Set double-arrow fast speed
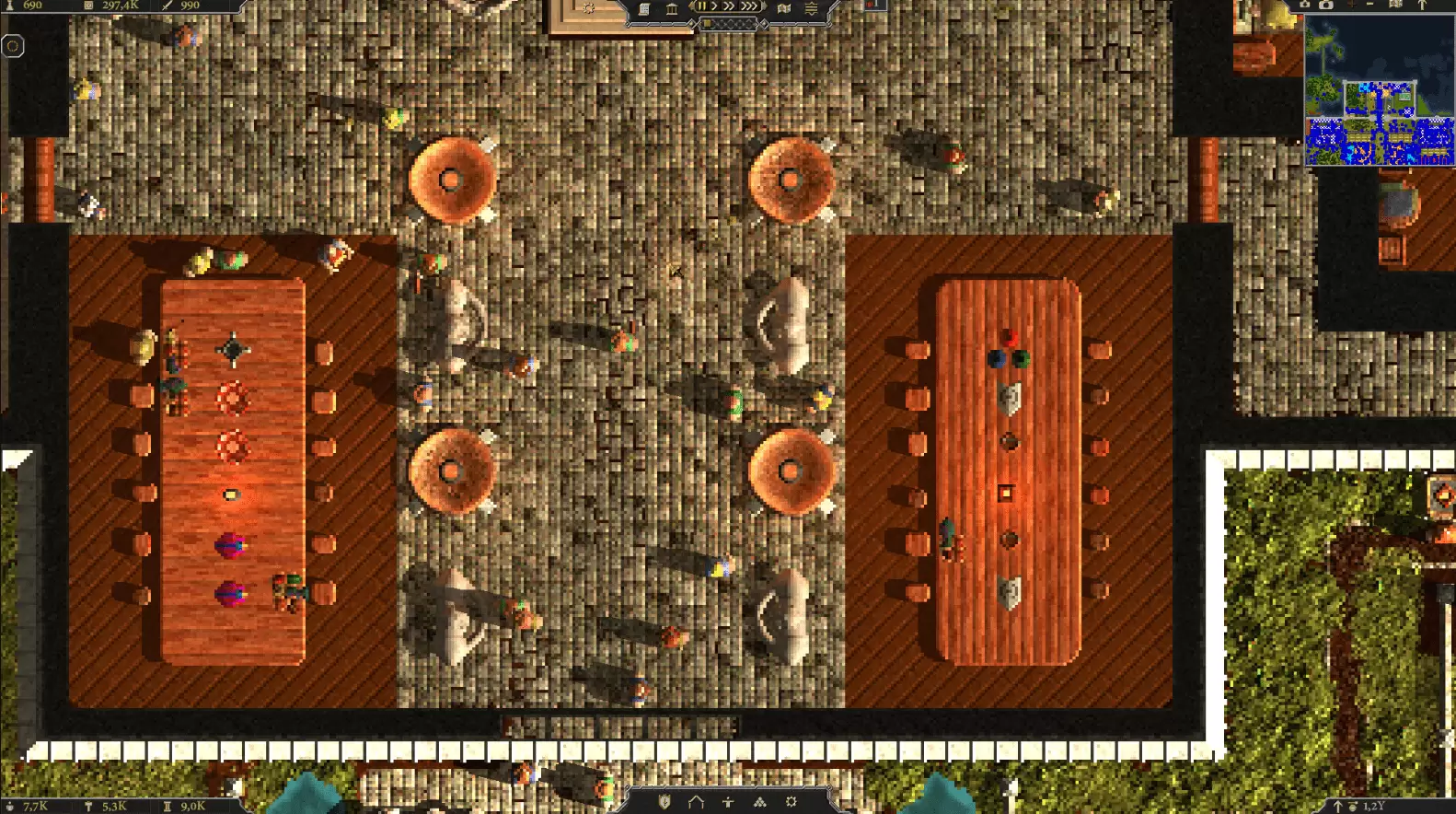The image size is (1456, 814). click(729, 6)
